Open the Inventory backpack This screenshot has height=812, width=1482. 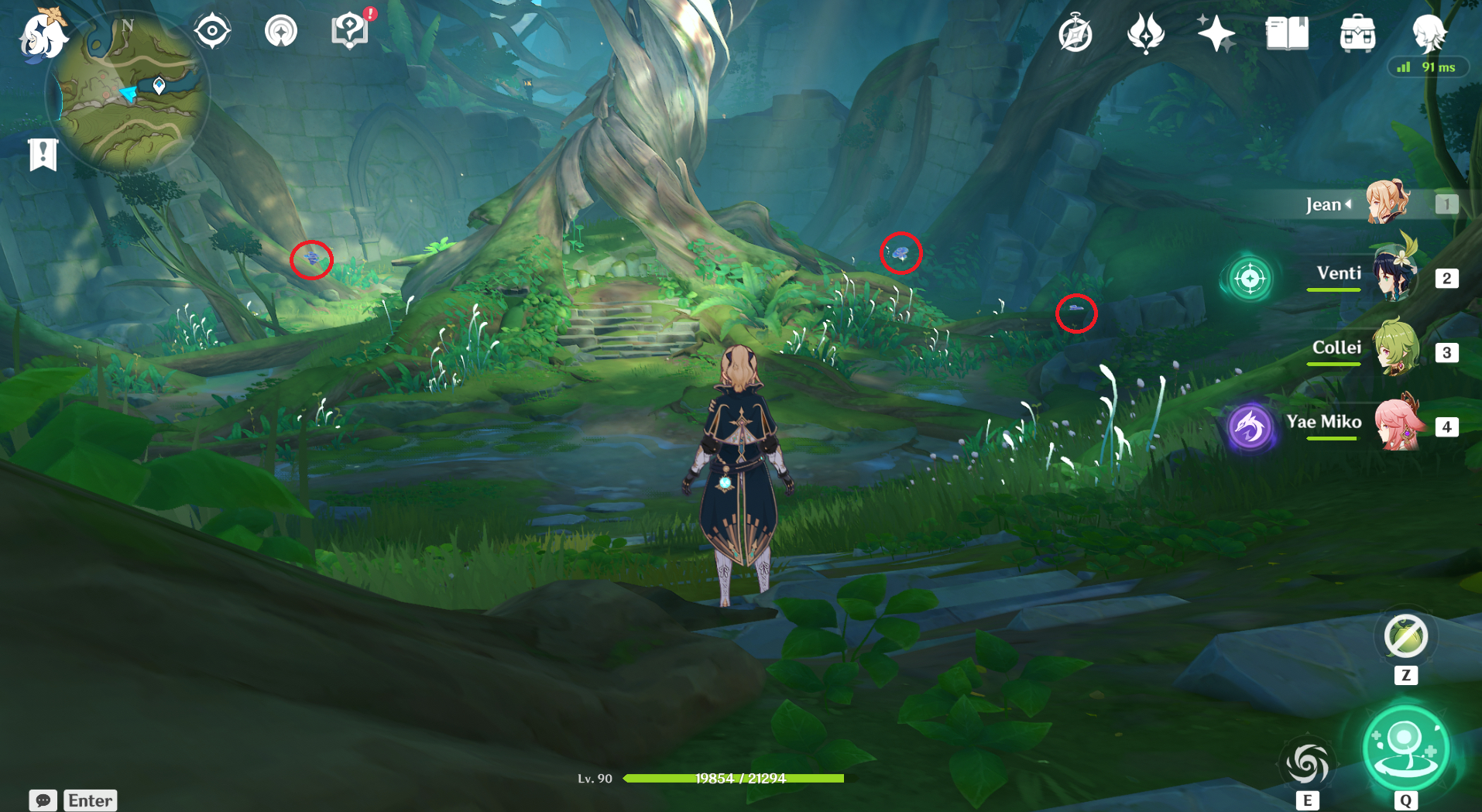point(1357,34)
